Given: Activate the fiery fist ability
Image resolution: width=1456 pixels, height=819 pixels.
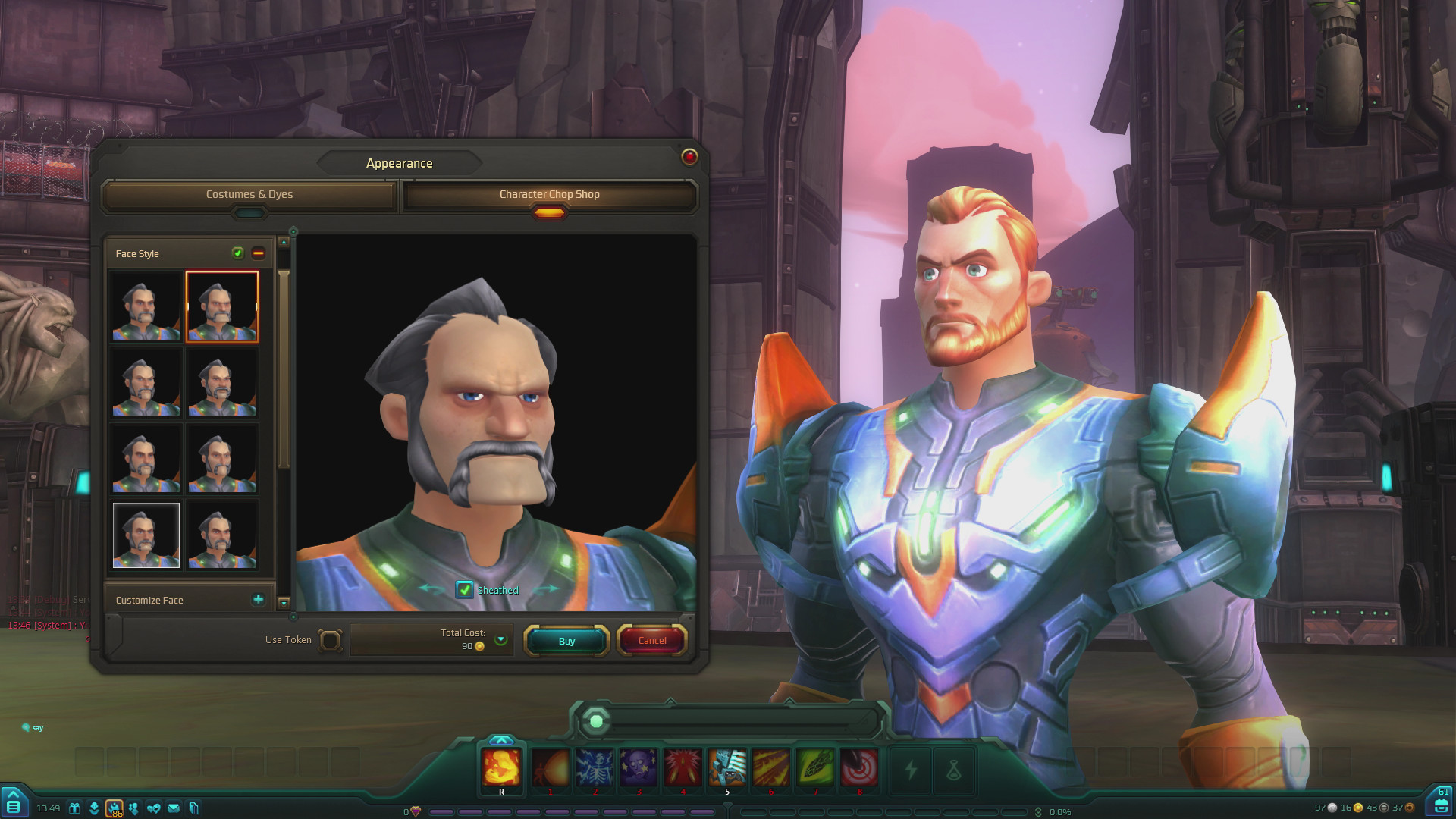Looking at the screenshot, I should (x=501, y=767).
